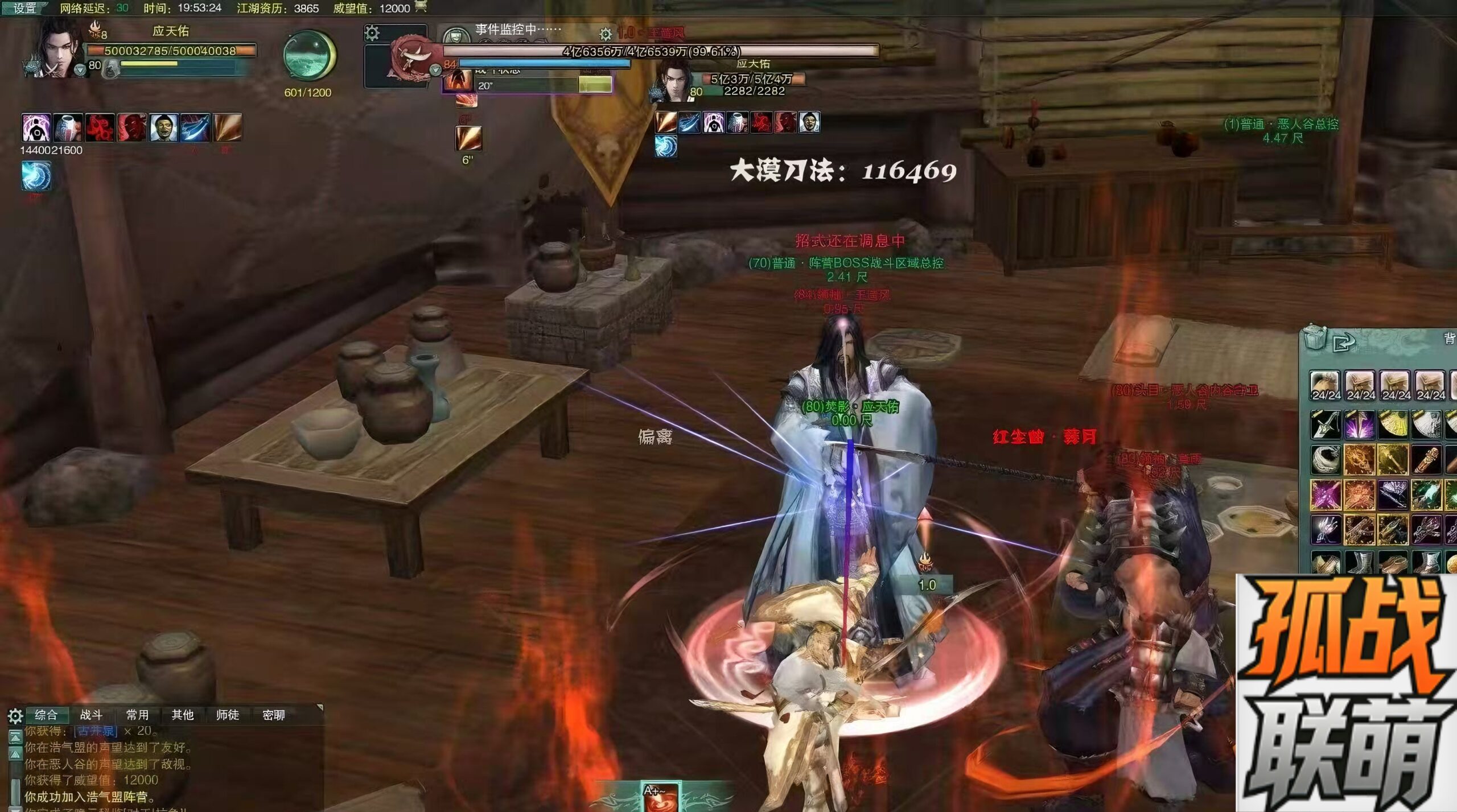Viewport: 1457px width, 812px height.
Task: Click the chat panel gear icon
Action: [15, 716]
